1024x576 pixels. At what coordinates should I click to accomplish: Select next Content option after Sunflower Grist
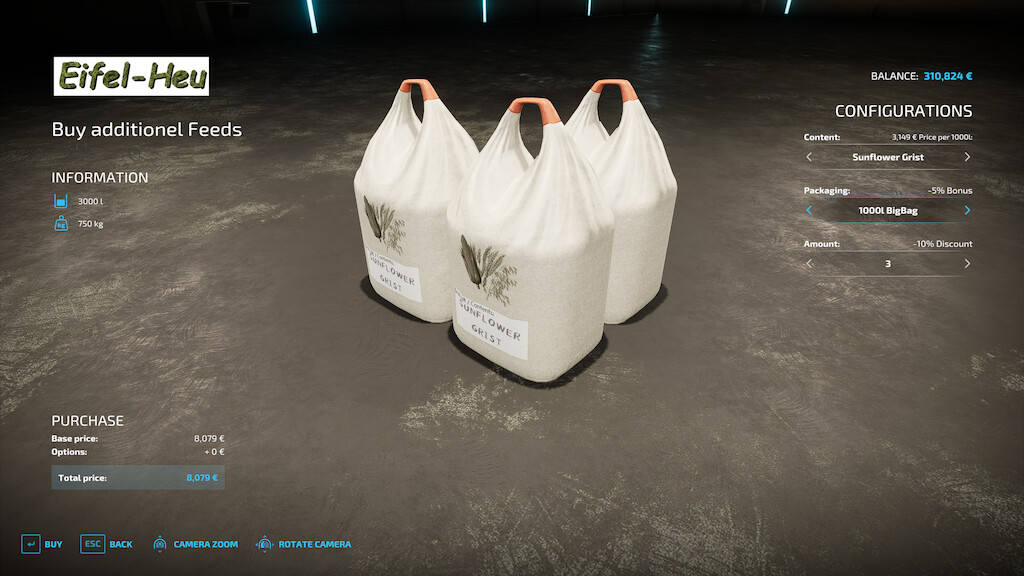967,157
